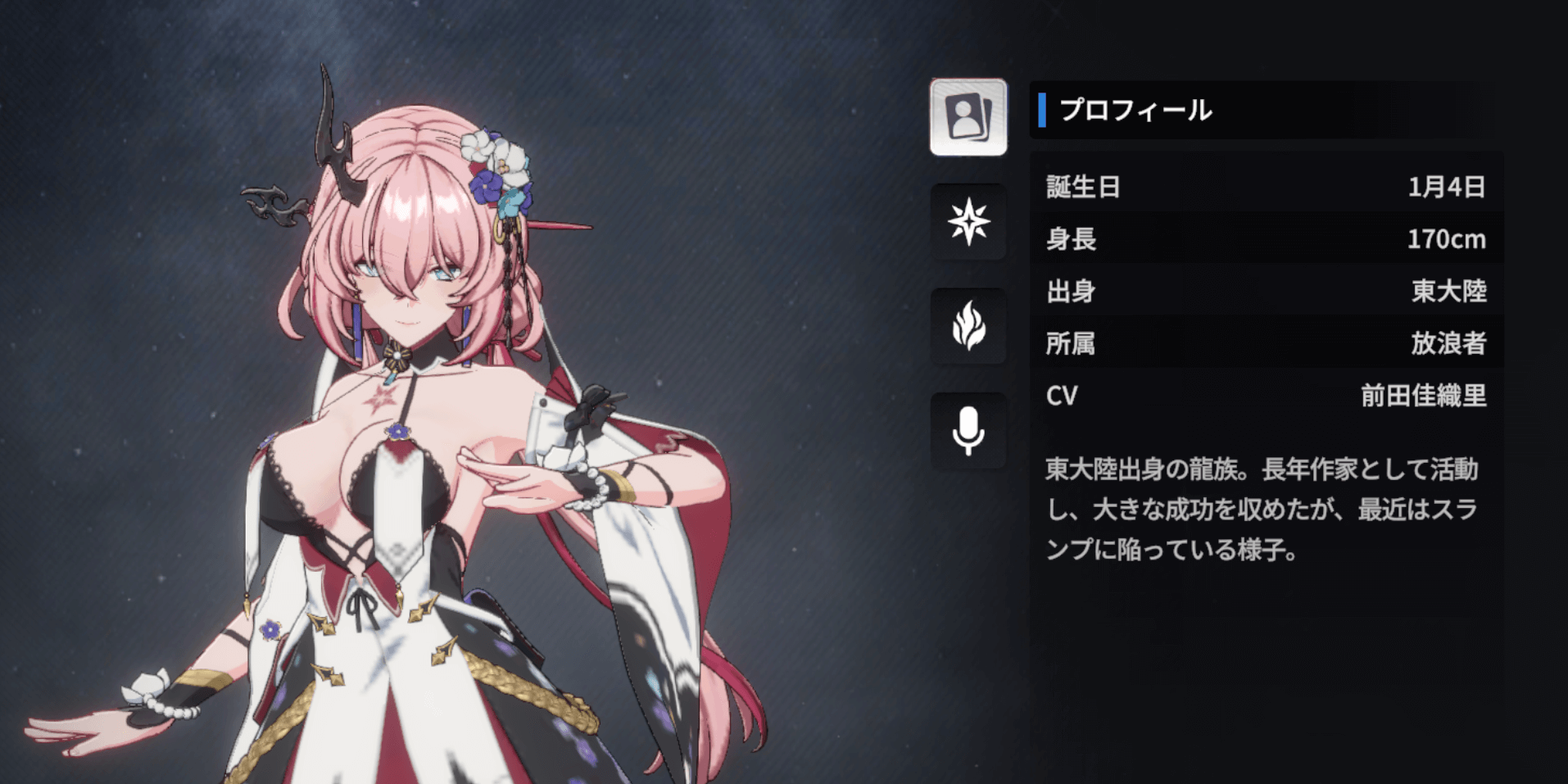Viewport: 1568px width, 784px height.
Task: Select the star tab under the active profile tab
Action: (968, 224)
